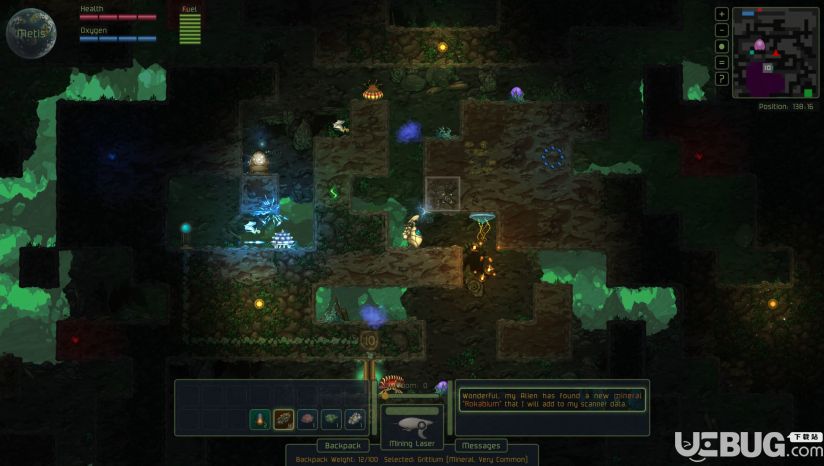Click the minimap zoom-out minus button
Viewport: 824px width, 466px height.
point(722,30)
